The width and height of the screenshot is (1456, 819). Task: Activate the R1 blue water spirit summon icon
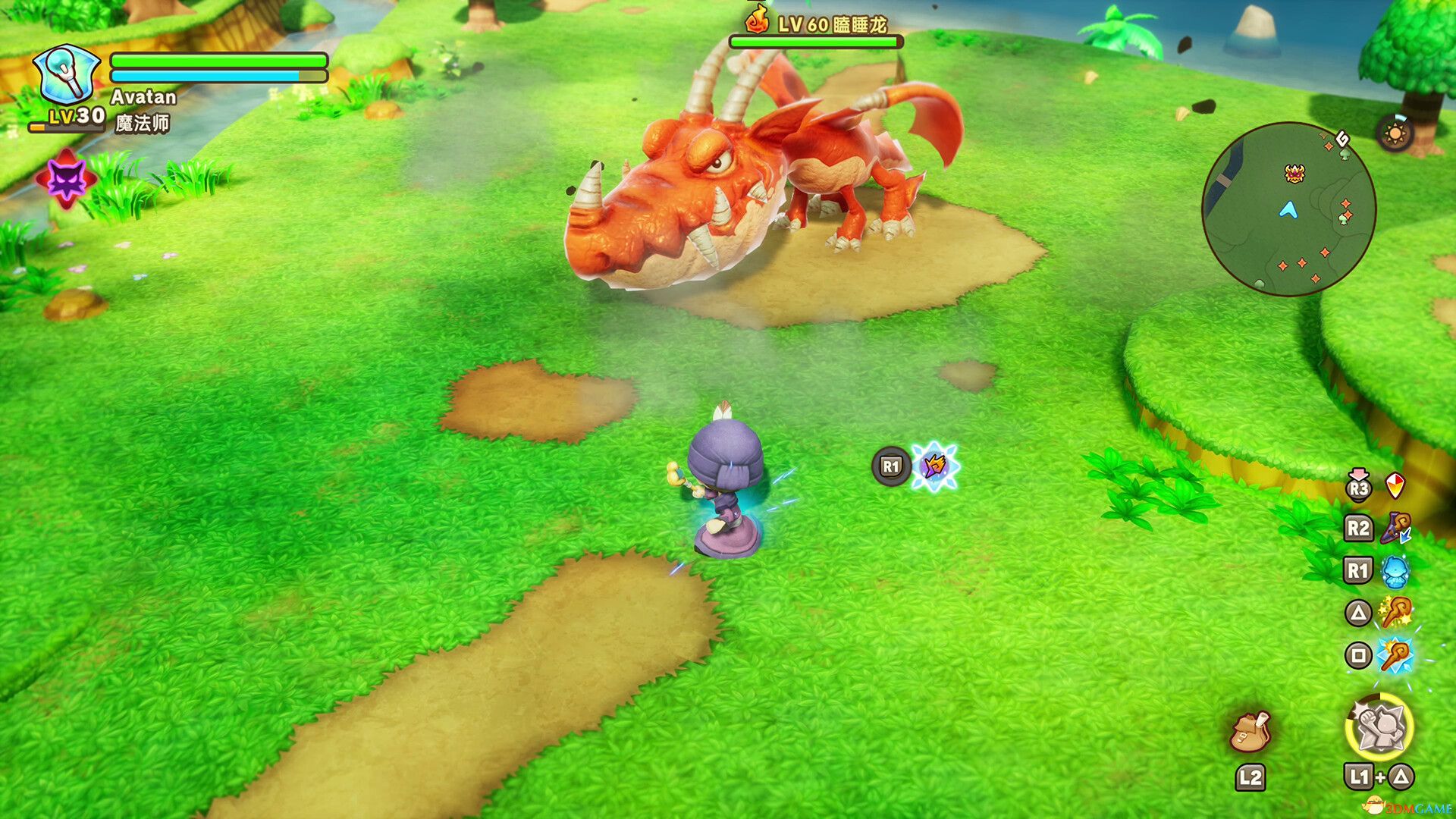[1395, 570]
